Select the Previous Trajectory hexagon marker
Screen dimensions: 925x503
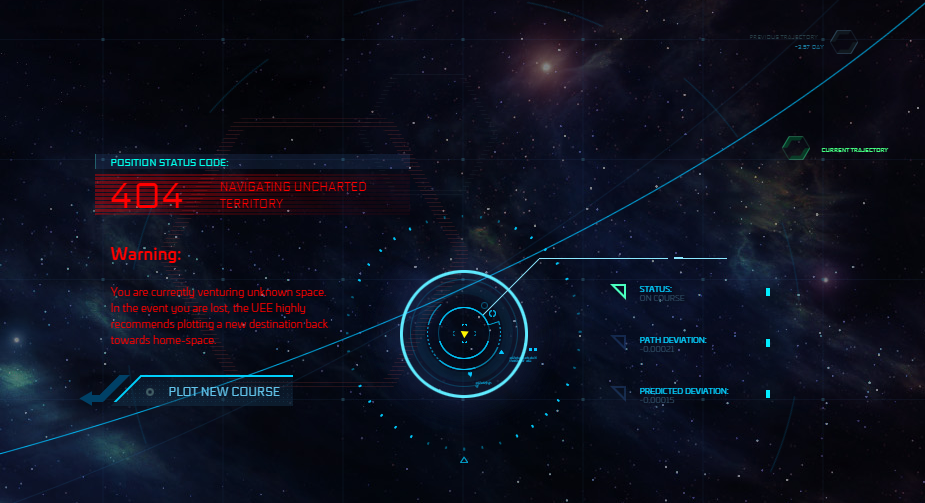tap(845, 42)
